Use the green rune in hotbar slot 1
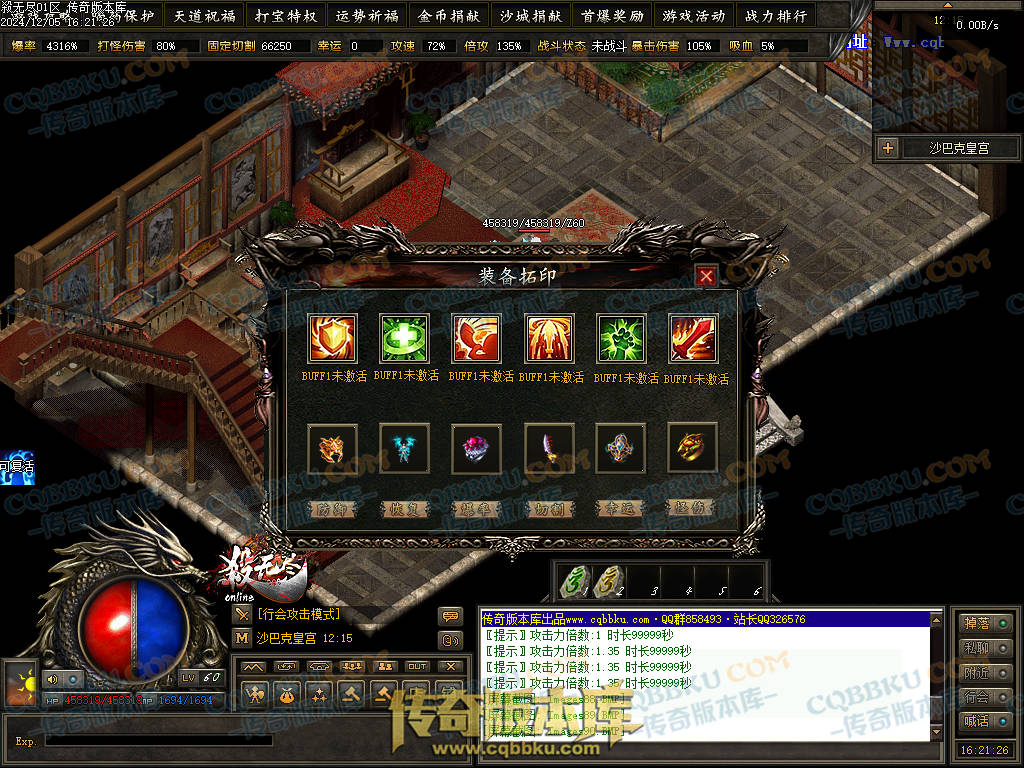 [x=574, y=581]
